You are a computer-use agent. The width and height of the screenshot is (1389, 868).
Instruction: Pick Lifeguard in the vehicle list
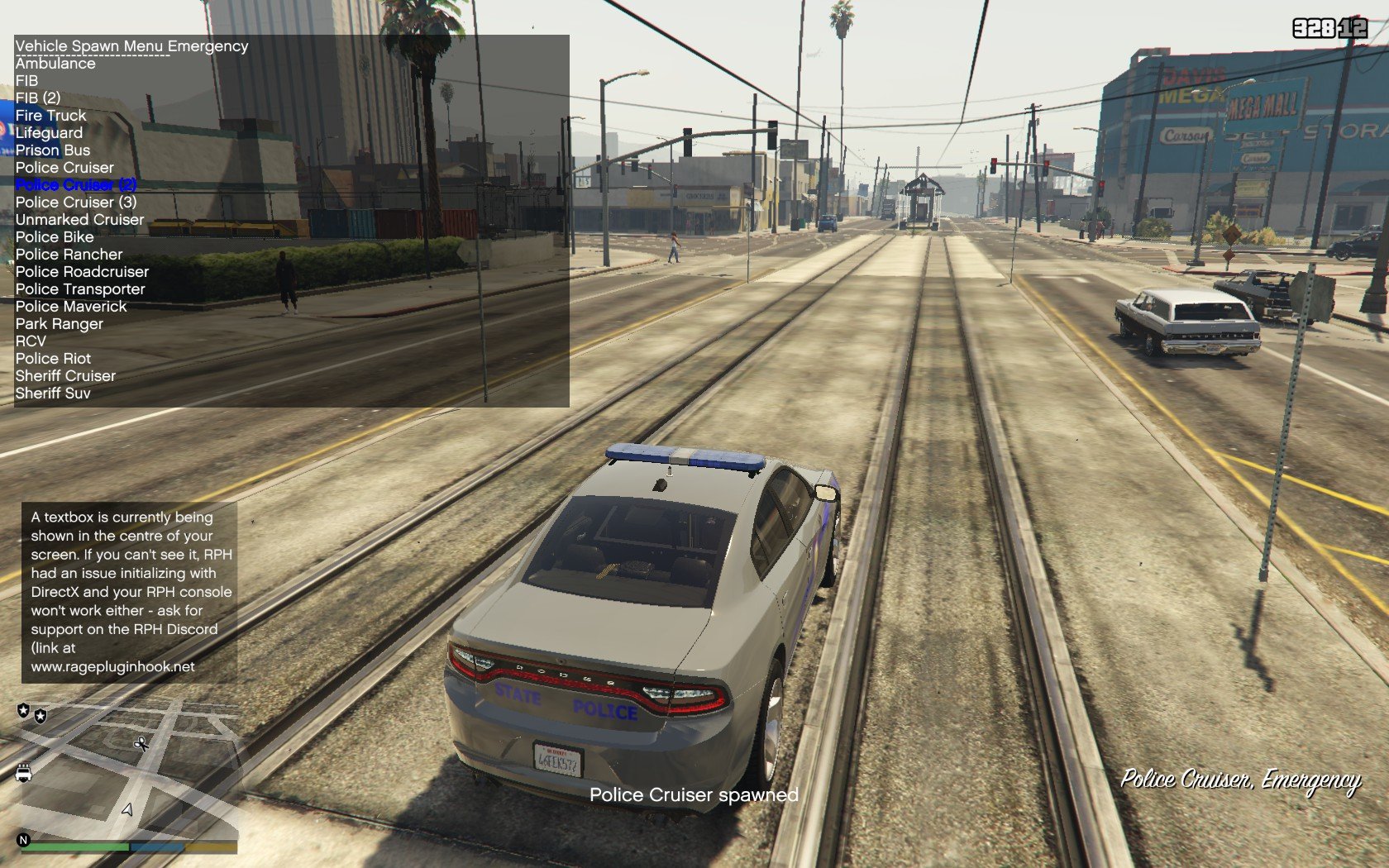49,133
